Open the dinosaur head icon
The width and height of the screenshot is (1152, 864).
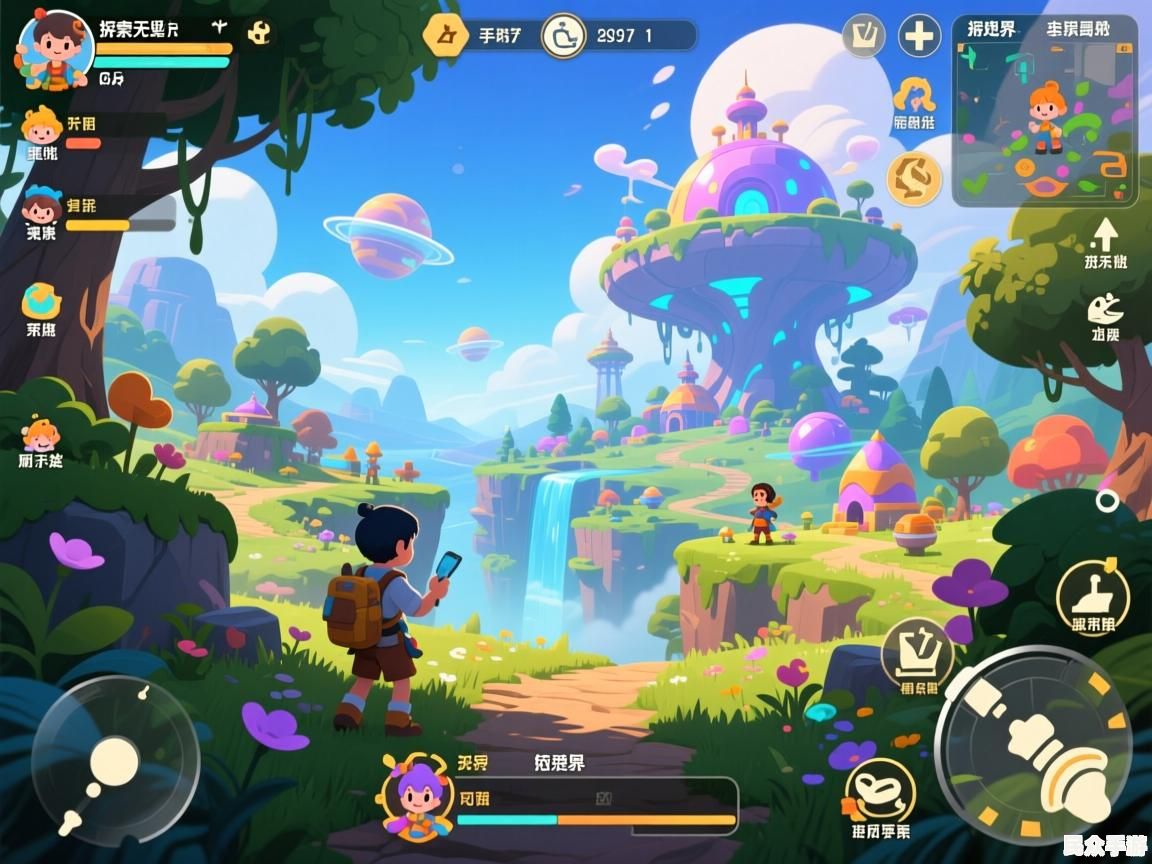1105,308
